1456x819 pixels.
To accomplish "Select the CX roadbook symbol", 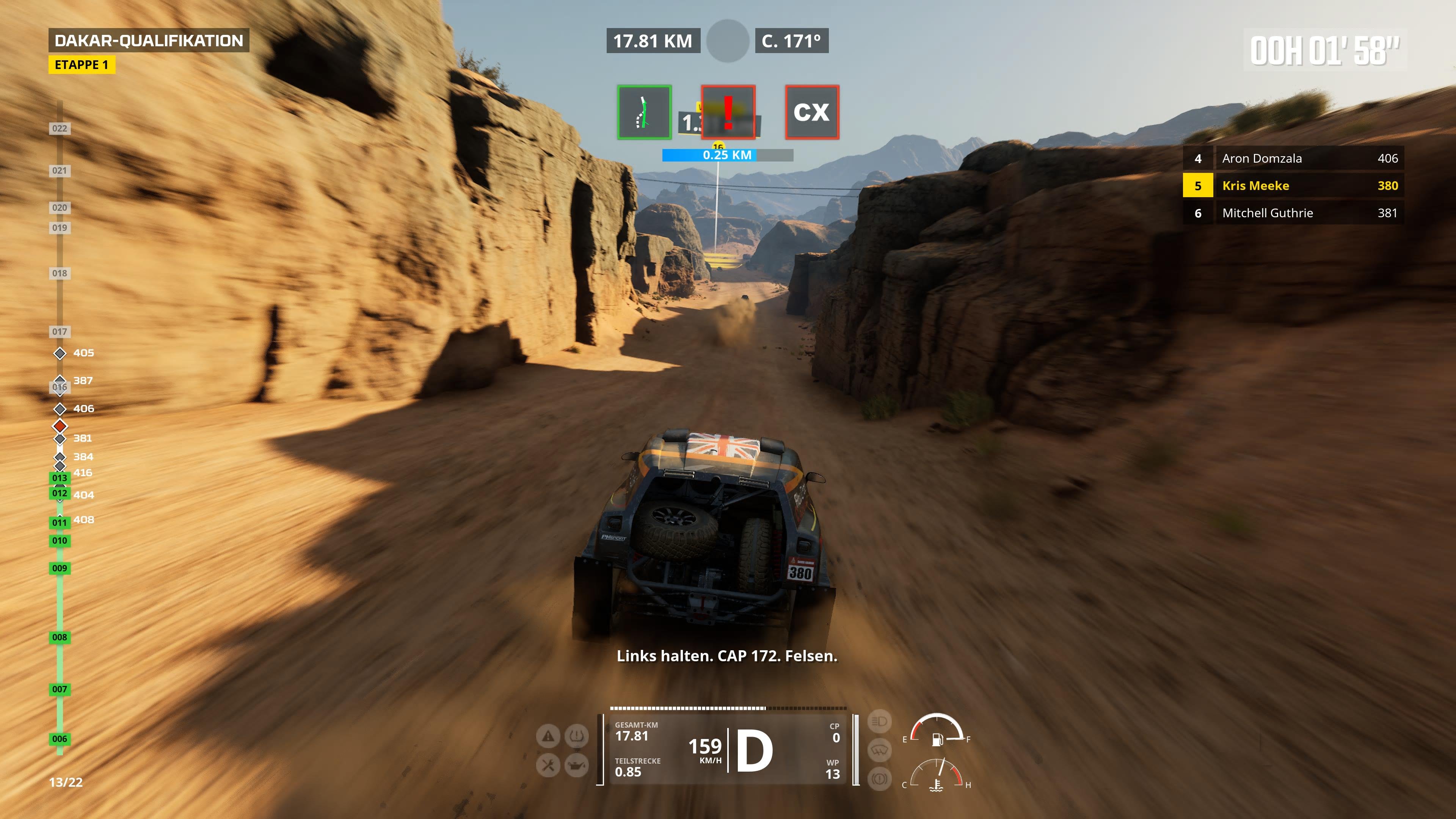I will 812,113.
